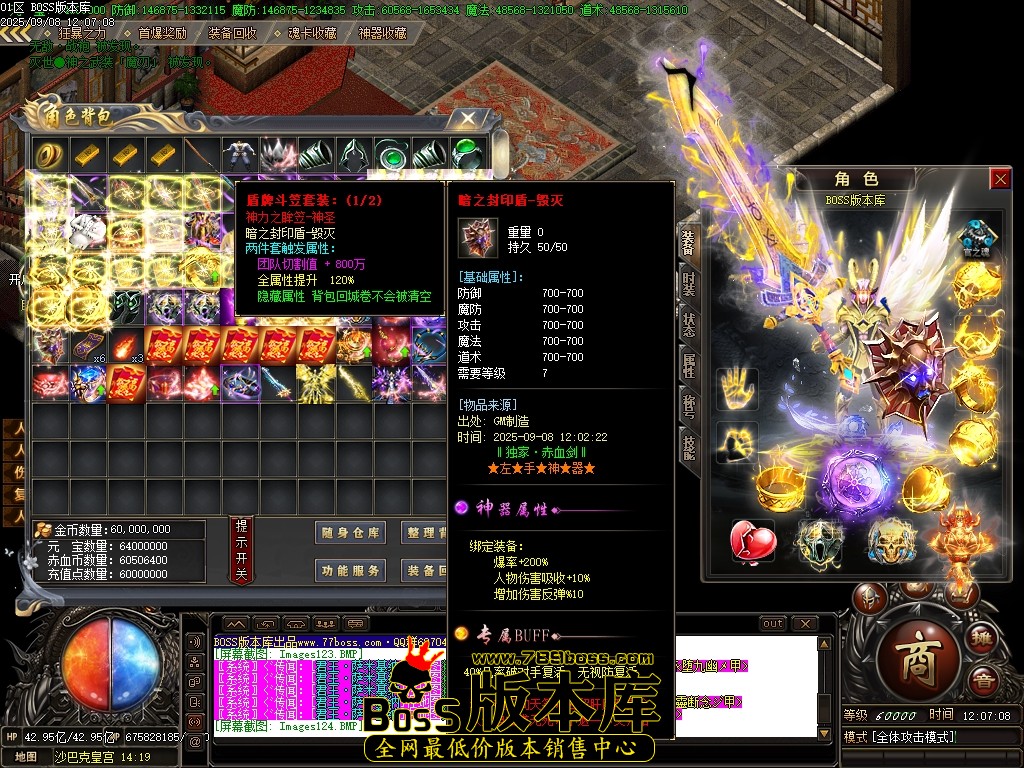Switch to the 属性 tab
Image resolution: width=1024 pixels, height=768 pixels.
click(689, 365)
